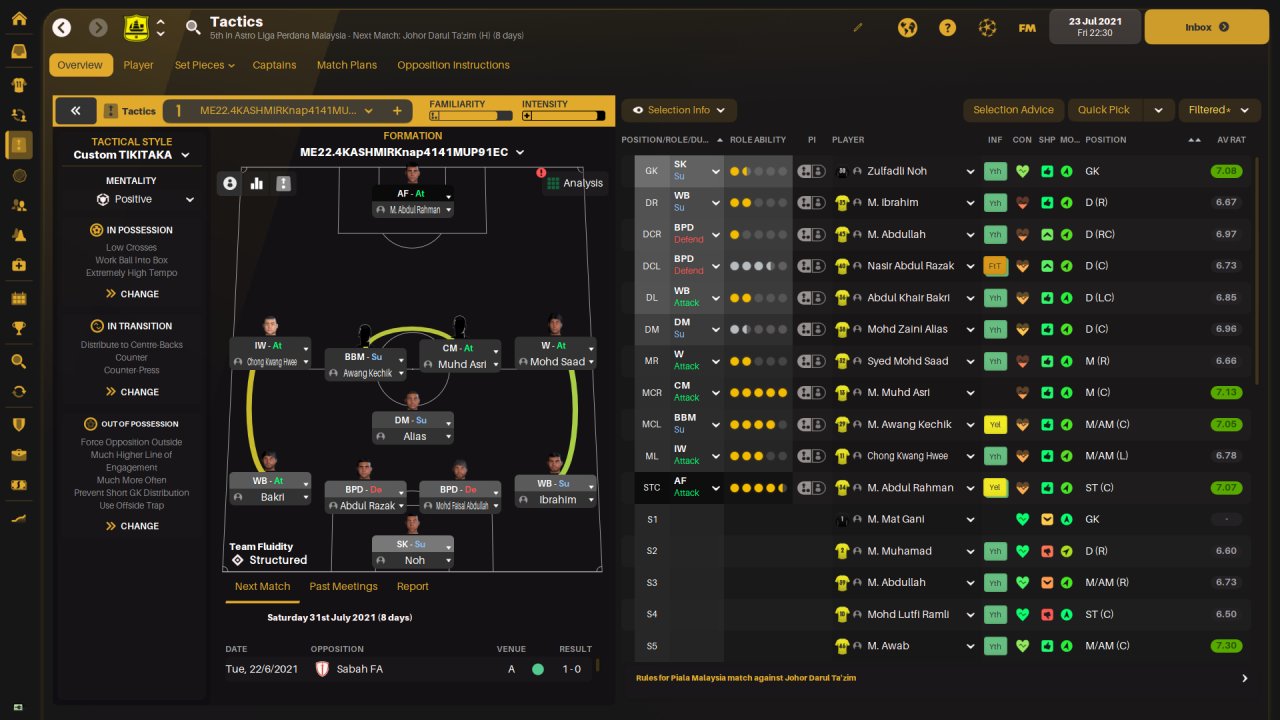Click the Selection Advice button
The width and height of the screenshot is (1280, 720).
(x=1013, y=110)
